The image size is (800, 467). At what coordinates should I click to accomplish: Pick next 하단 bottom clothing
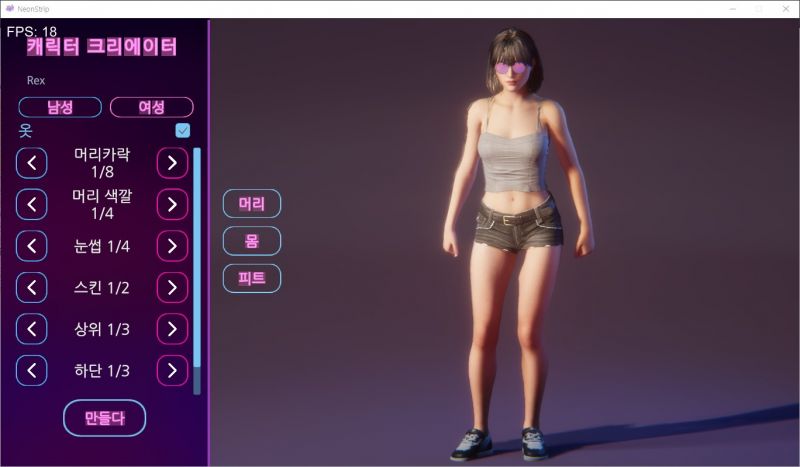tap(172, 371)
